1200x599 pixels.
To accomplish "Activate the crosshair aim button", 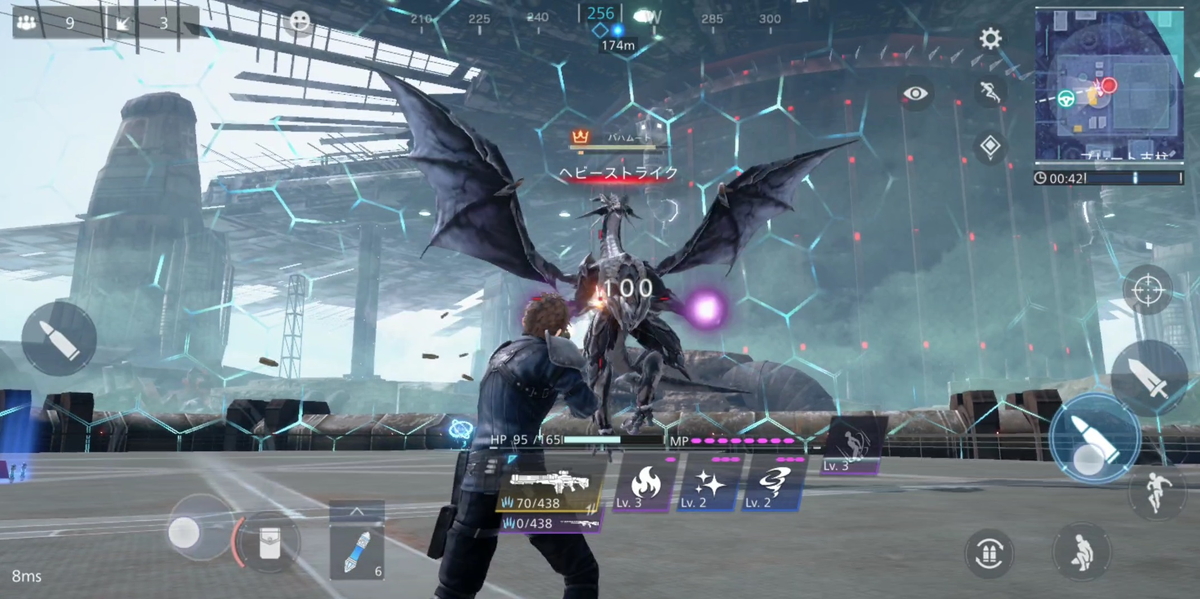I will point(1147,290).
